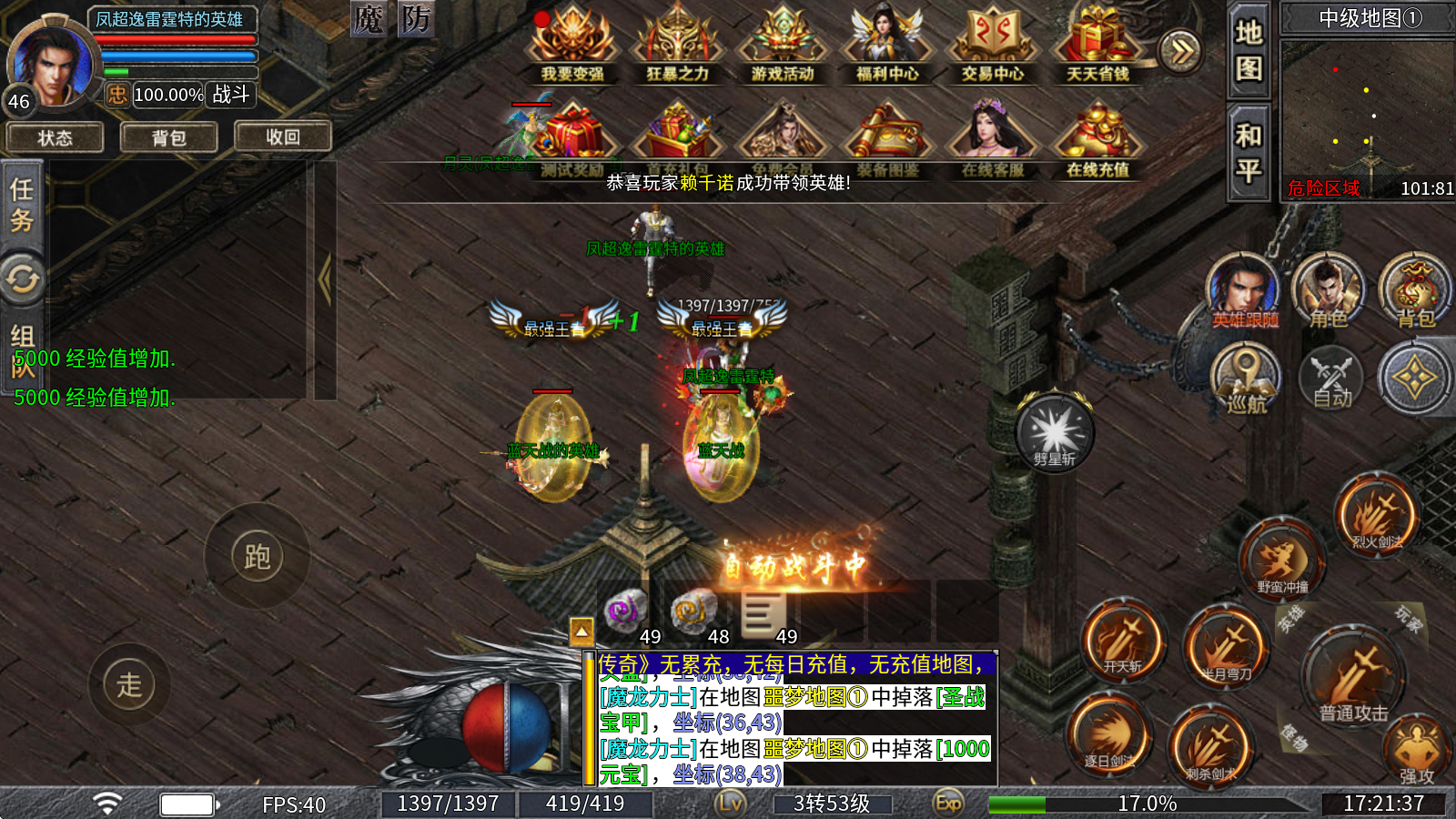Viewport: 1456px width, 819px height.
Task: Perform 普通攻击 normal attack
Action: pos(1354,678)
